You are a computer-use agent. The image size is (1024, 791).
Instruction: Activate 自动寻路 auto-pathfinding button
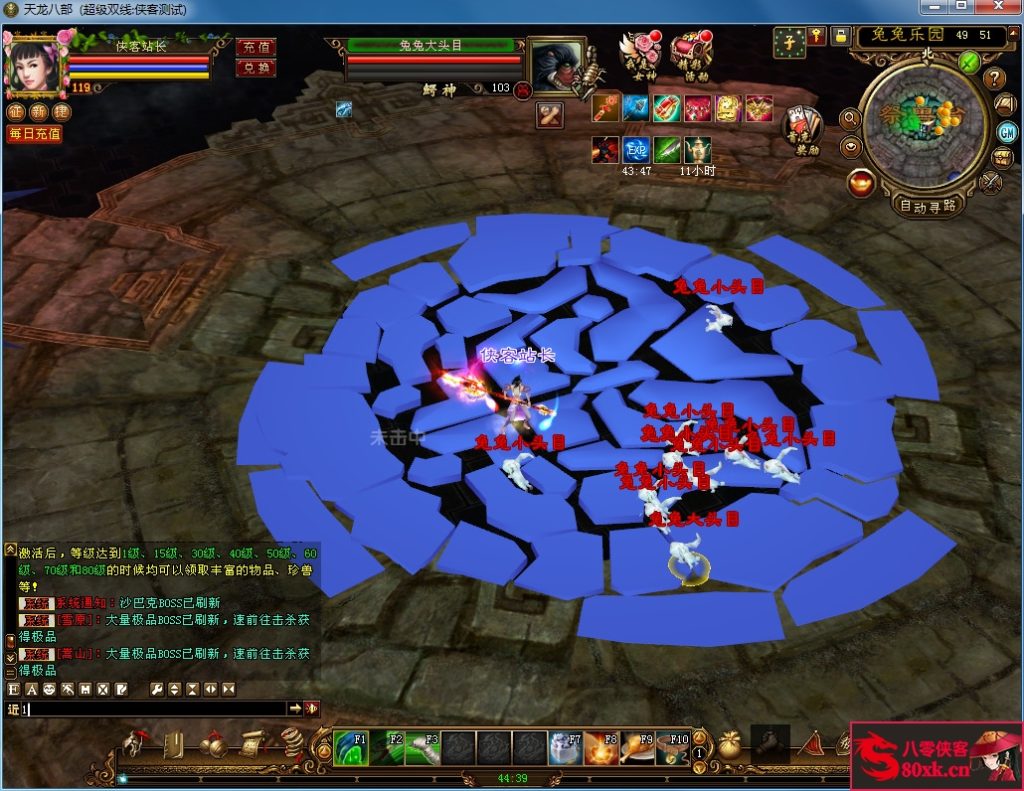927,207
